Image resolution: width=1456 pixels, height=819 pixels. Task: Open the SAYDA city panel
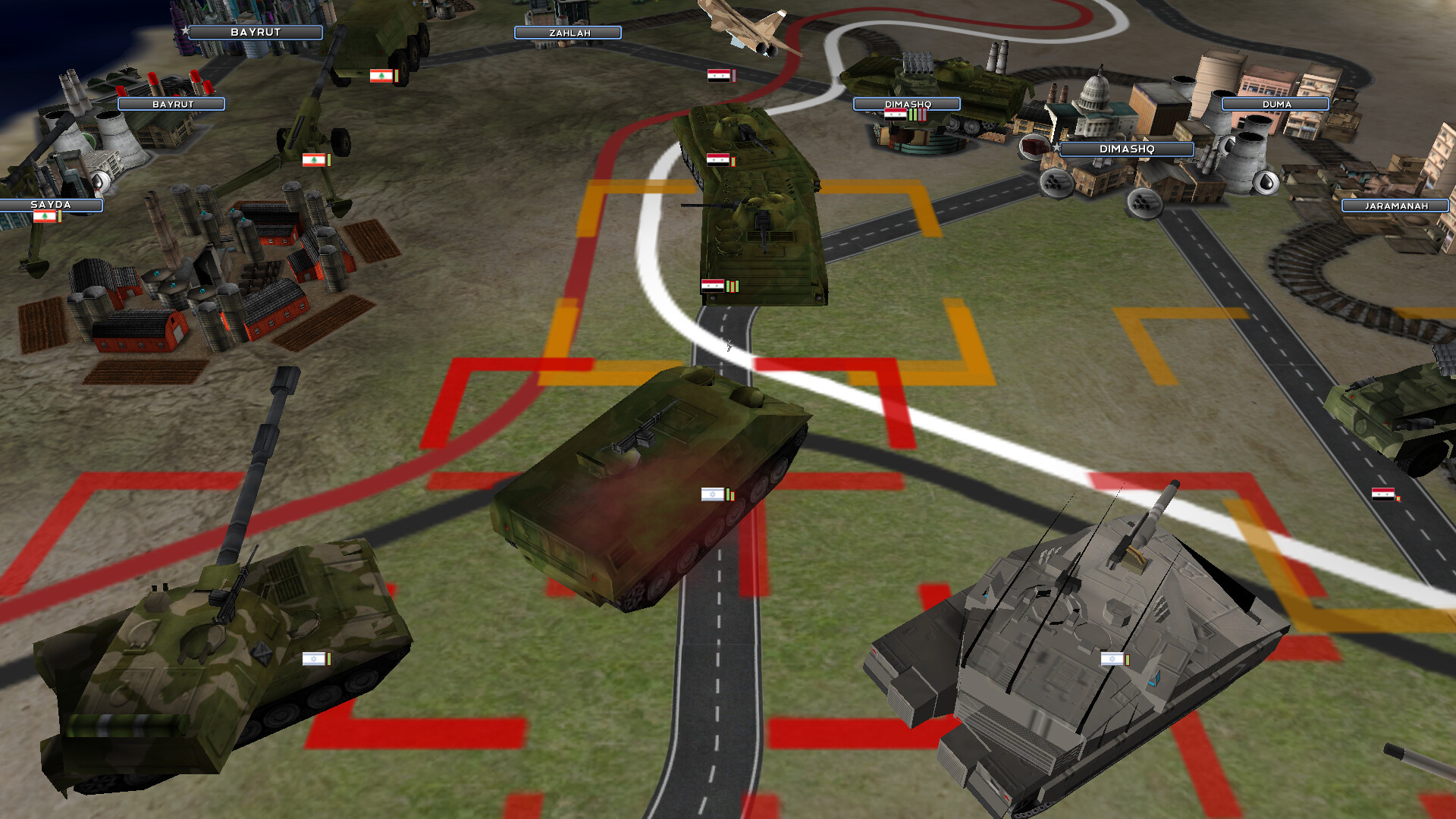click(x=49, y=203)
